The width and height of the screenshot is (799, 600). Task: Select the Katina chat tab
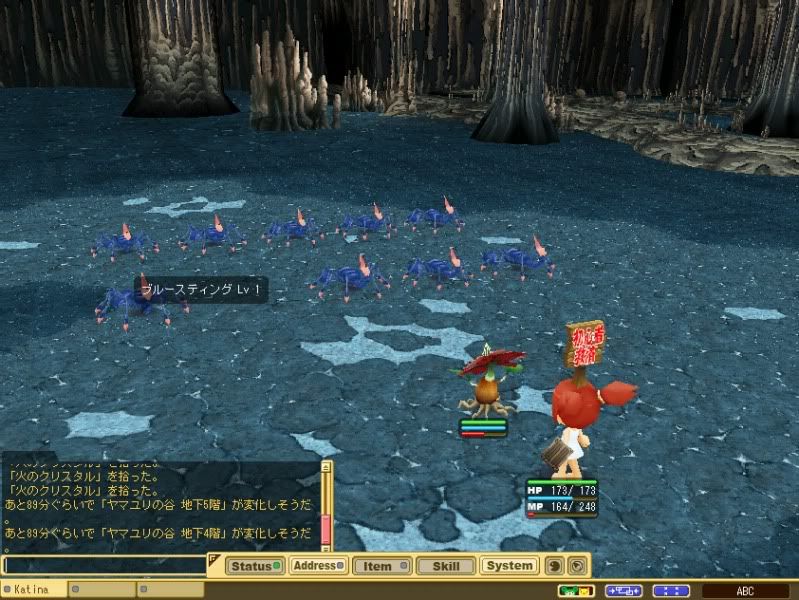pyautogui.click(x=34, y=591)
